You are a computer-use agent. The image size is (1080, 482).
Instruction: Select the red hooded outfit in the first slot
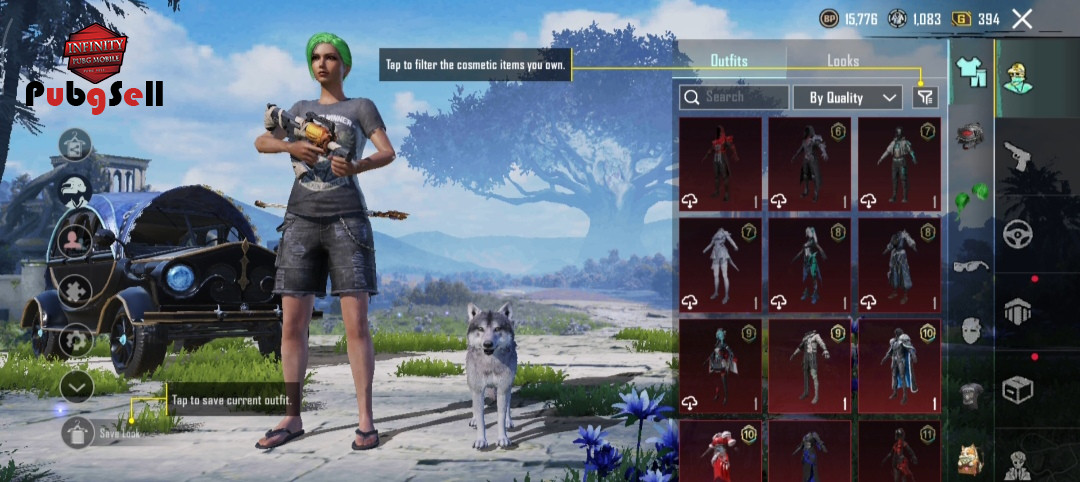click(x=719, y=163)
